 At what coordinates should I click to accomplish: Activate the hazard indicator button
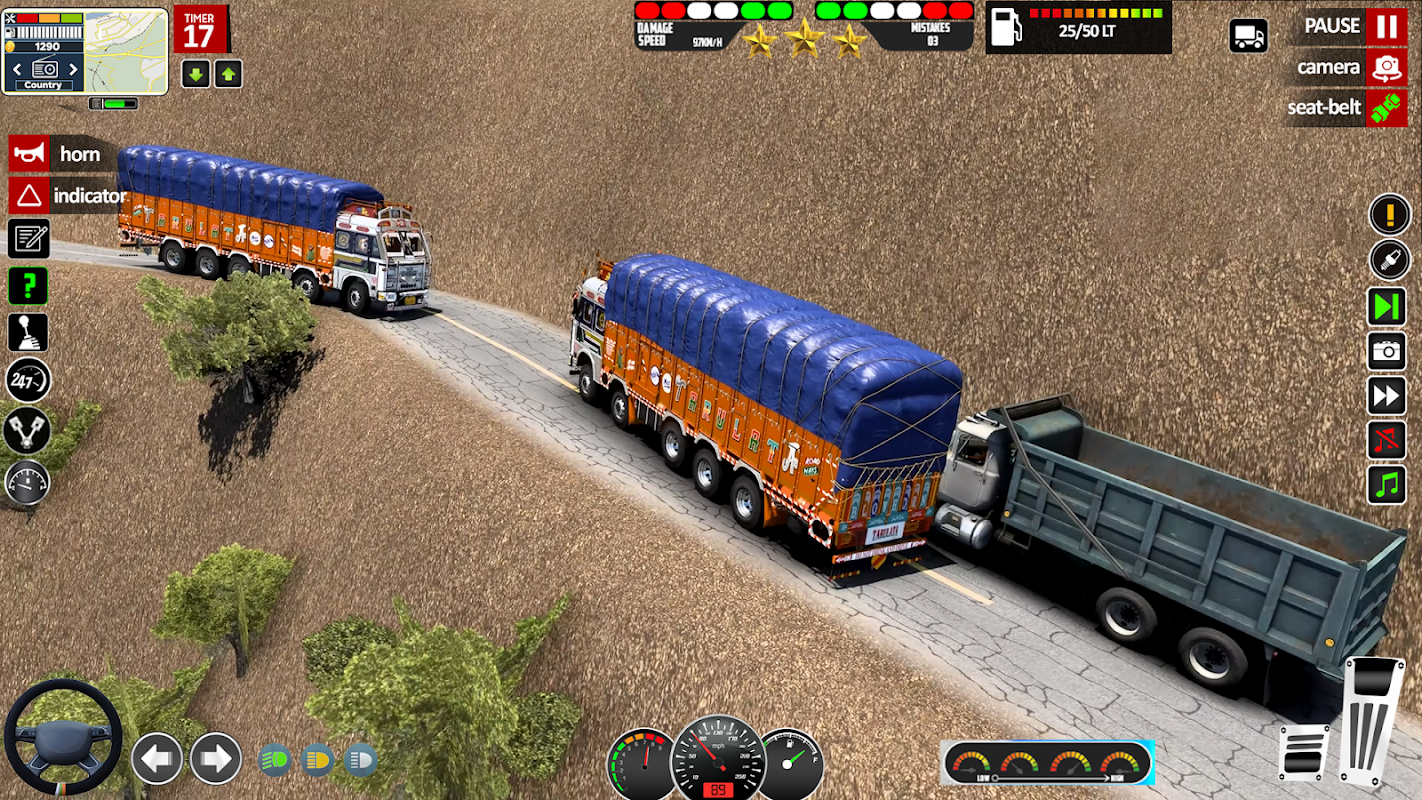29,195
